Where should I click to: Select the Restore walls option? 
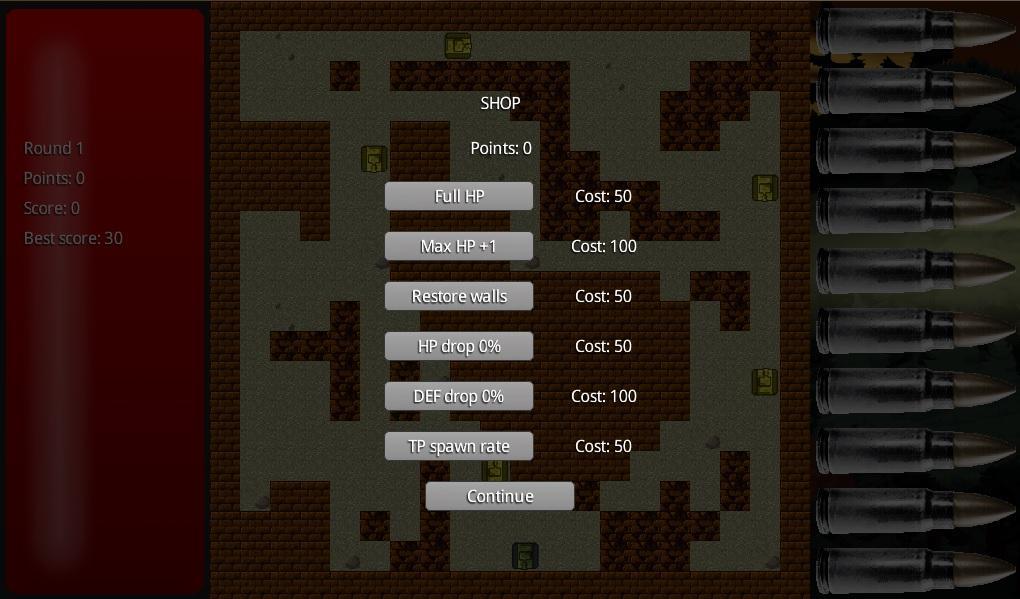click(x=459, y=296)
